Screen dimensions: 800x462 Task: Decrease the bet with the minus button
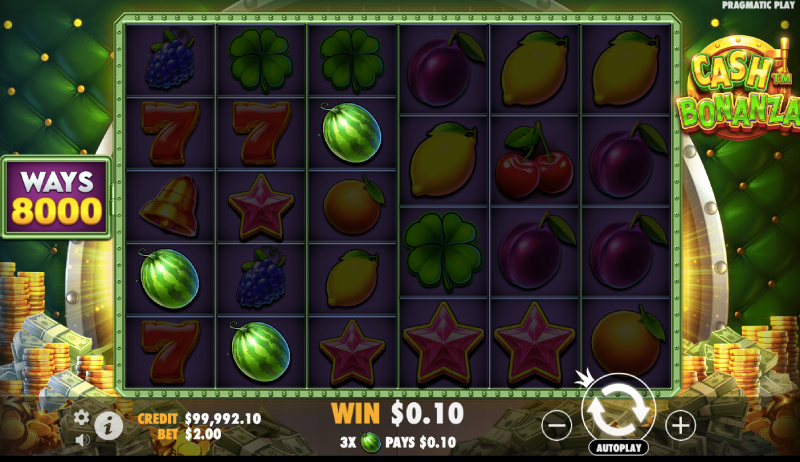pyautogui.click(x=557, y=425)
